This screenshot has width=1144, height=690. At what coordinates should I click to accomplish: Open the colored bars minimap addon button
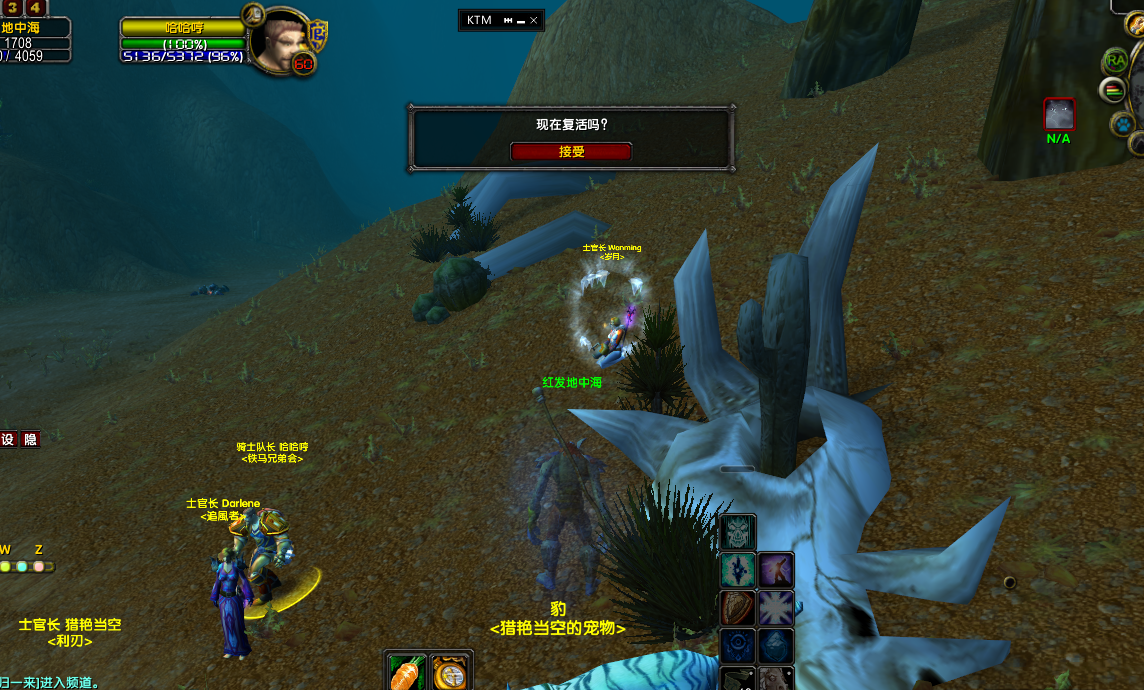click(x=1112, y=91)
